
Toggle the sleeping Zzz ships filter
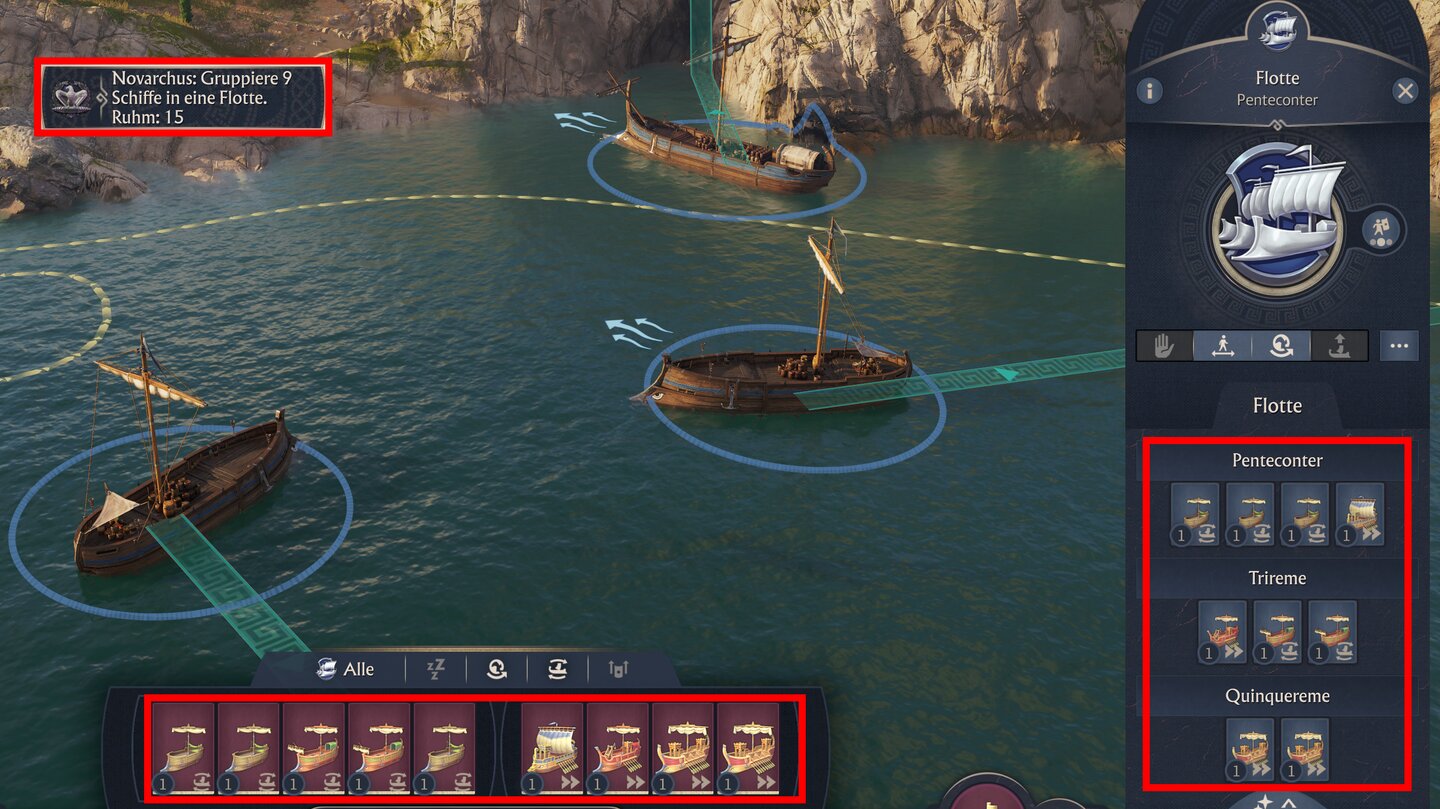pyautogui.click(x=436, y=670)
